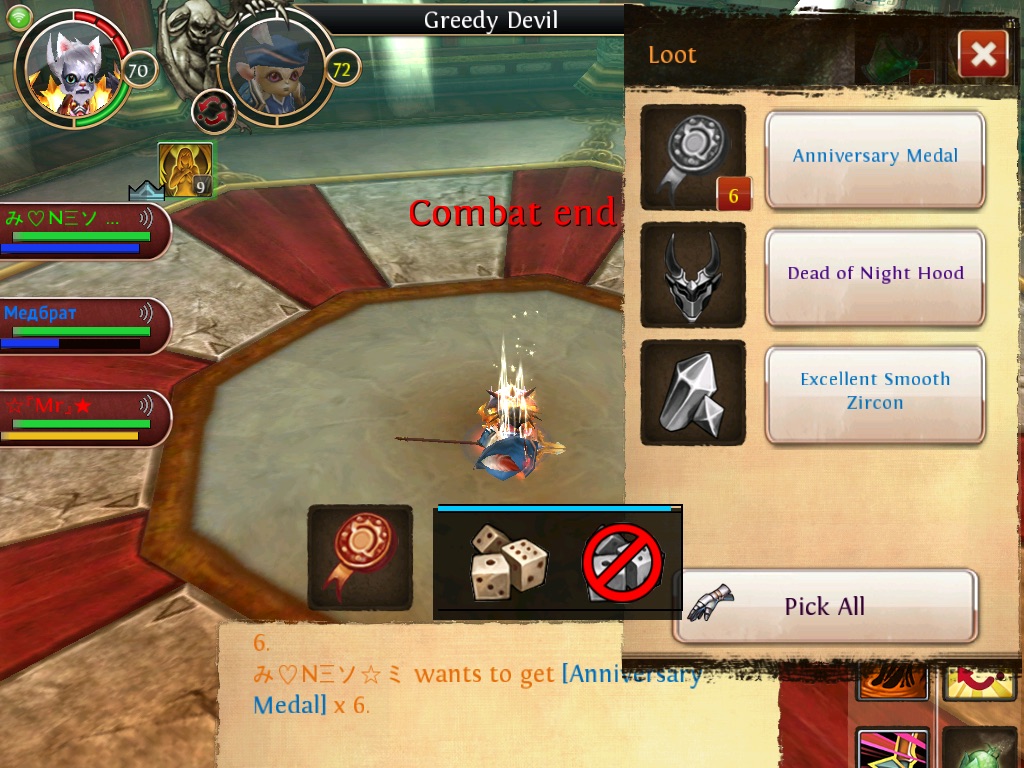Check the green Wi-Fi connection icon
The height and width of the screenshot is (768, 1024).
19,17
